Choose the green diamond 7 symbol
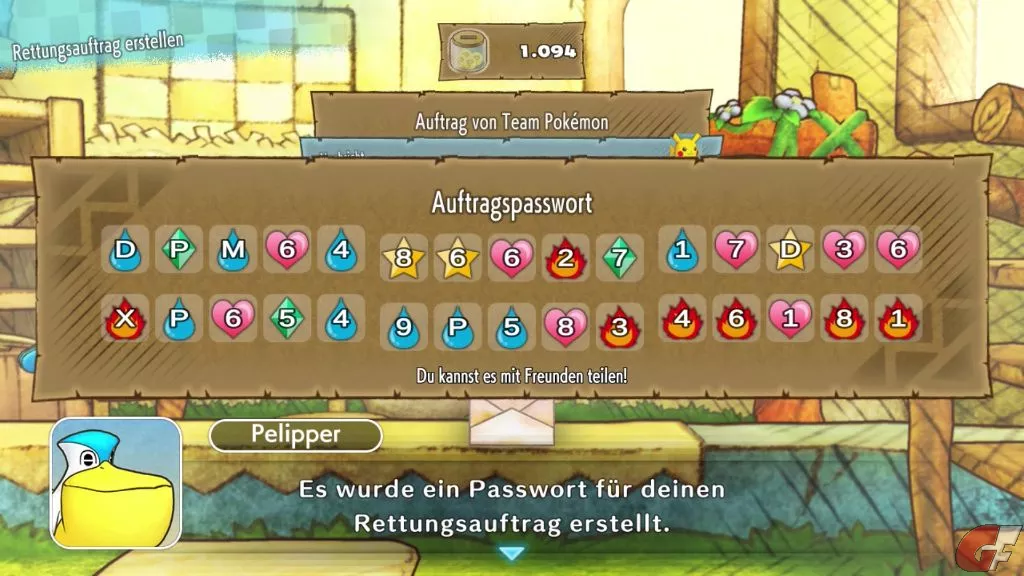Screen dimensions: 1024x576 pos(620,259)
